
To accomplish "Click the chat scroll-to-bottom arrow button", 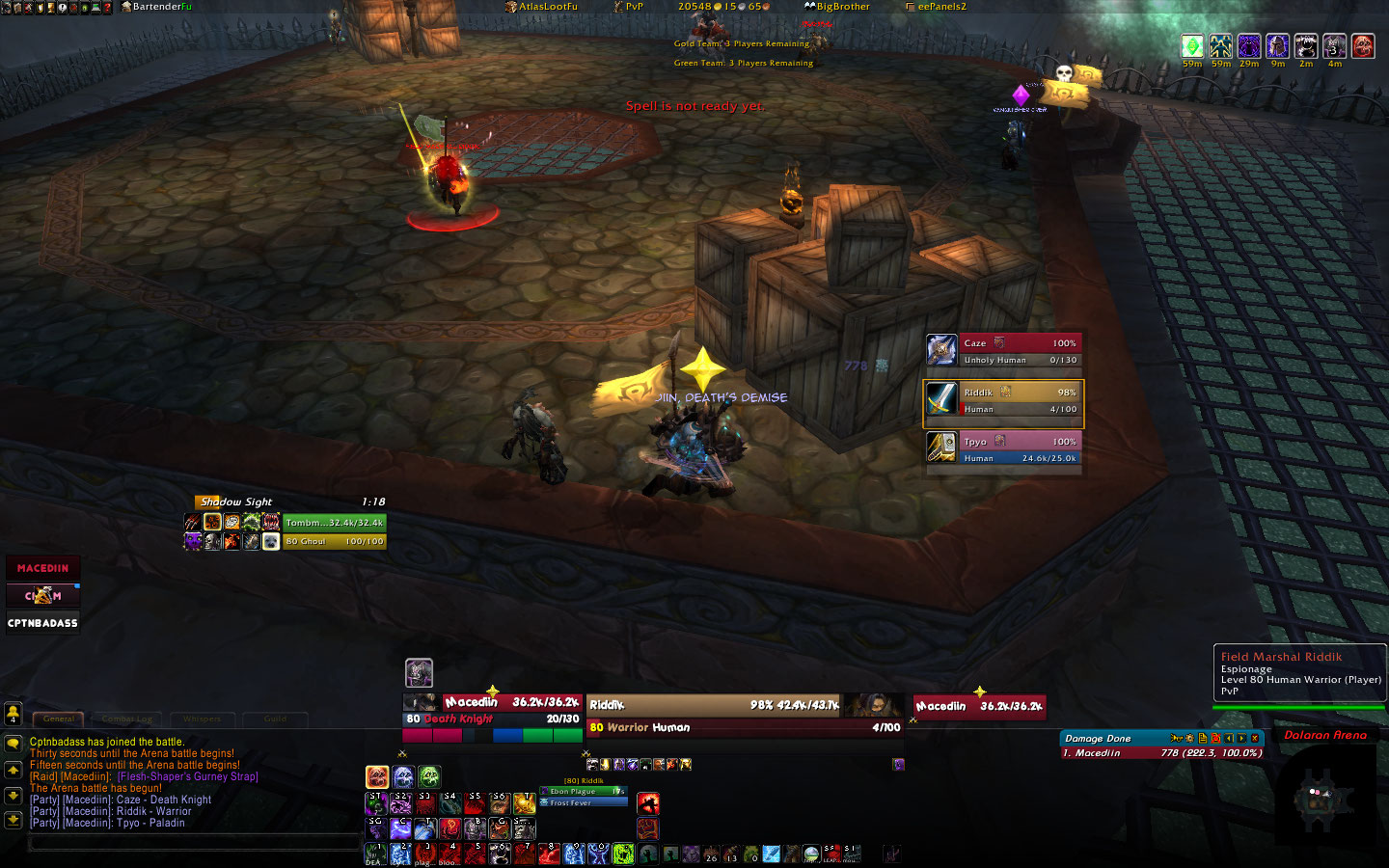I will tap(14, 820).
